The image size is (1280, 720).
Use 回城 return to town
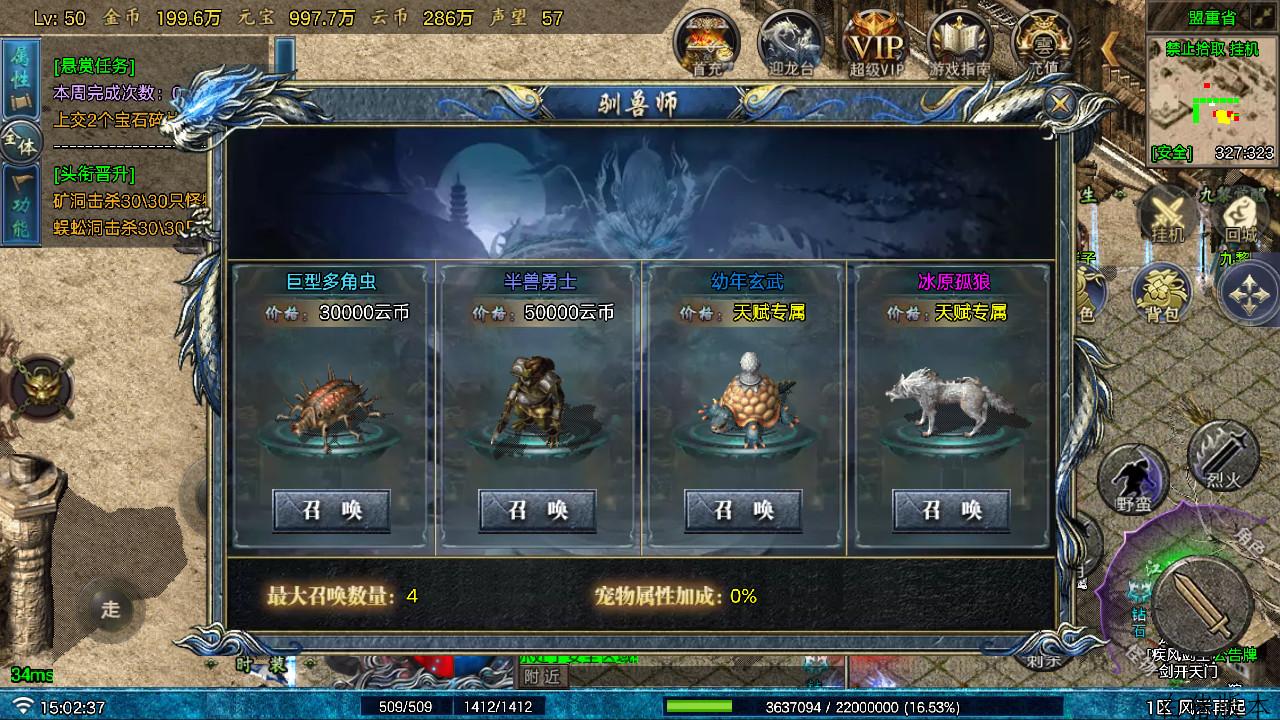pyautogui.click(x=1240, y=216)
